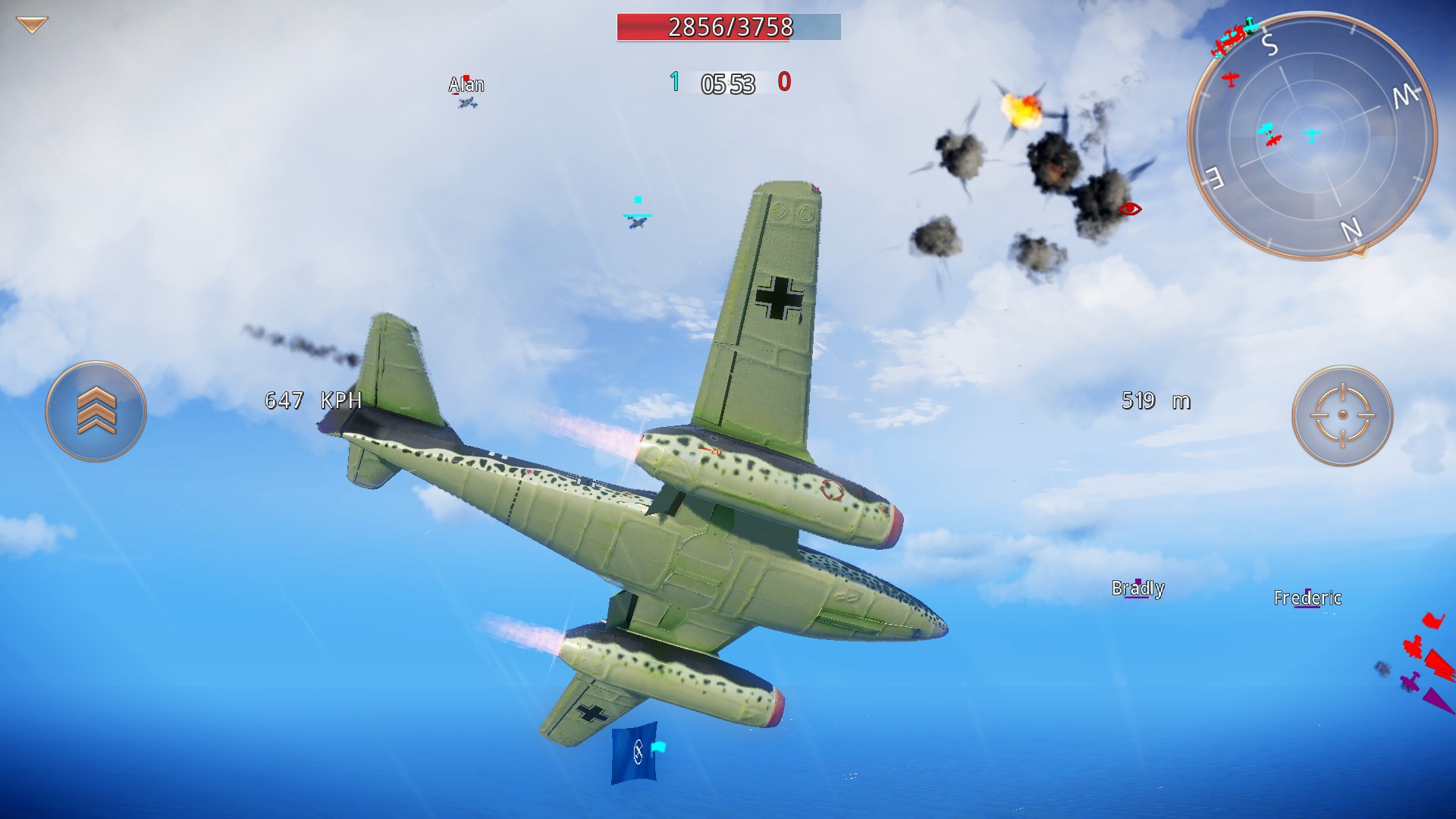Activate the triple-chevron speed boost button
The width and height of the screenshot is (1456, 819).
(x=96, y=411)
